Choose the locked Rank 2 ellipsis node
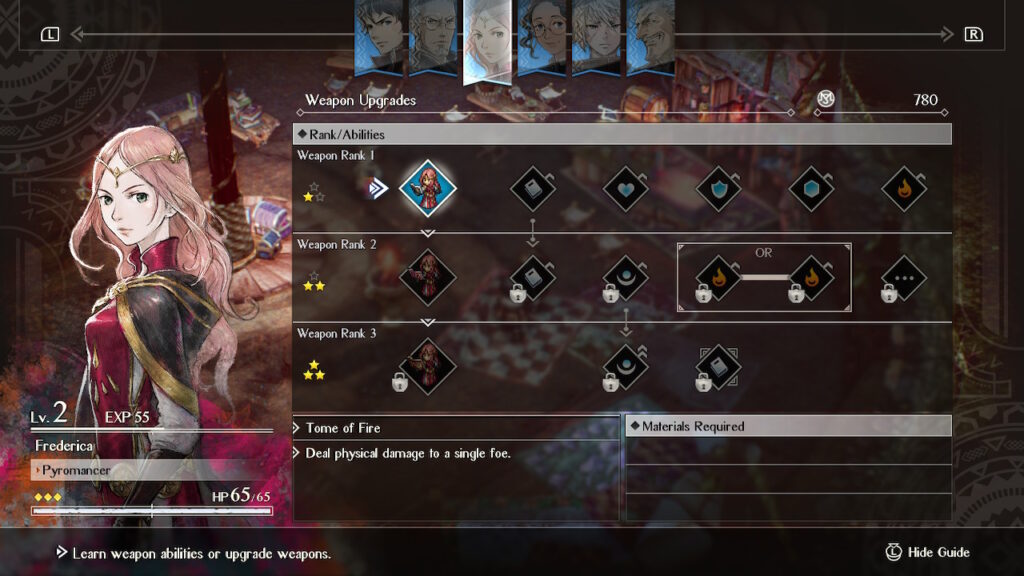Screen dimensions: 1024x576 904,278
